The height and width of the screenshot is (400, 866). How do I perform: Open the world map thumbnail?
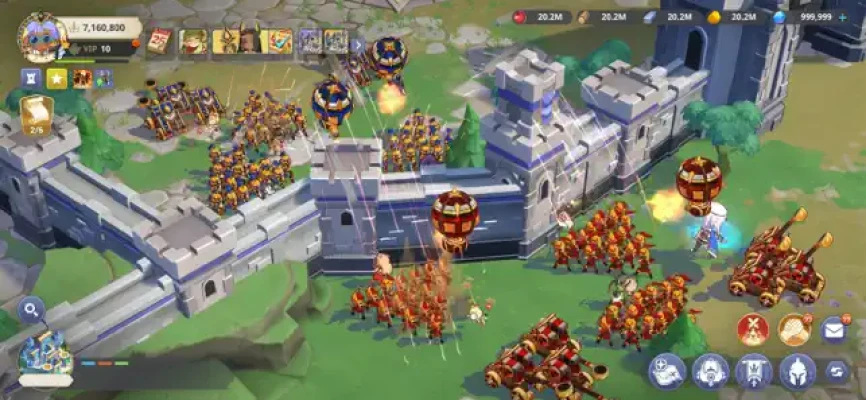pyautogui.click(x=45, y=356)
